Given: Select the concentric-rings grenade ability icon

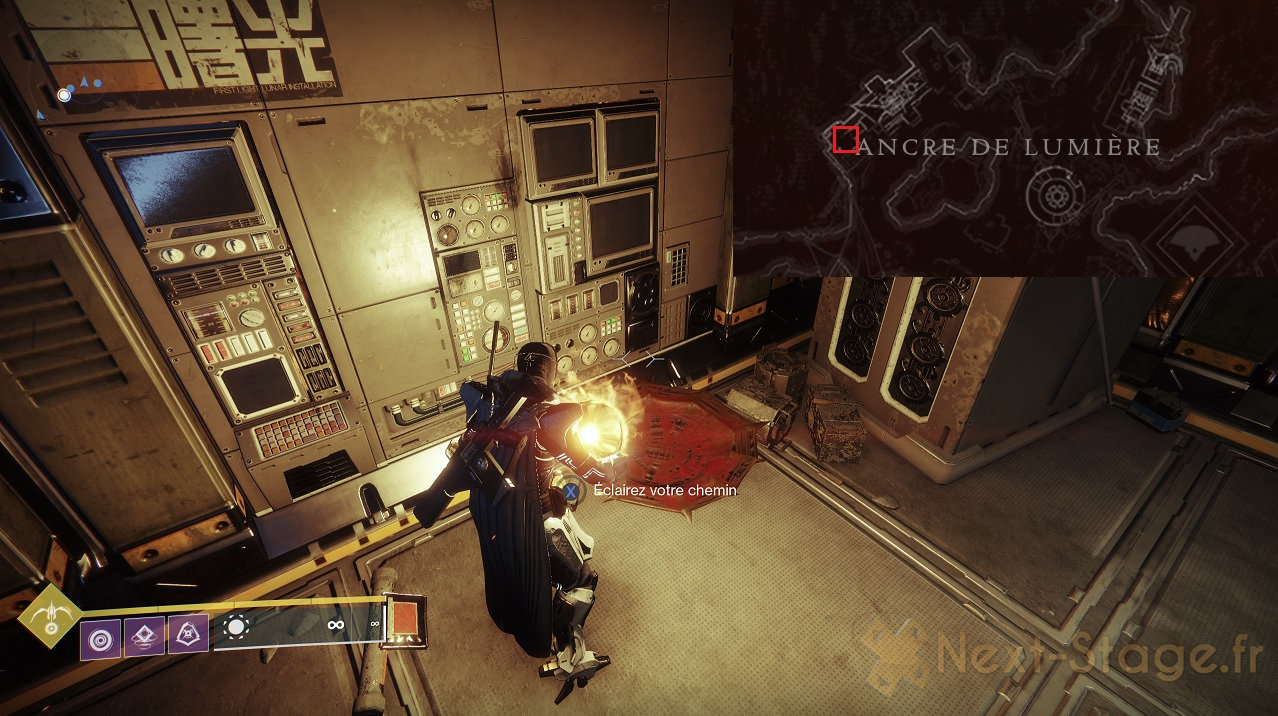Looking at the screenshot, I should tap(101, 638).
